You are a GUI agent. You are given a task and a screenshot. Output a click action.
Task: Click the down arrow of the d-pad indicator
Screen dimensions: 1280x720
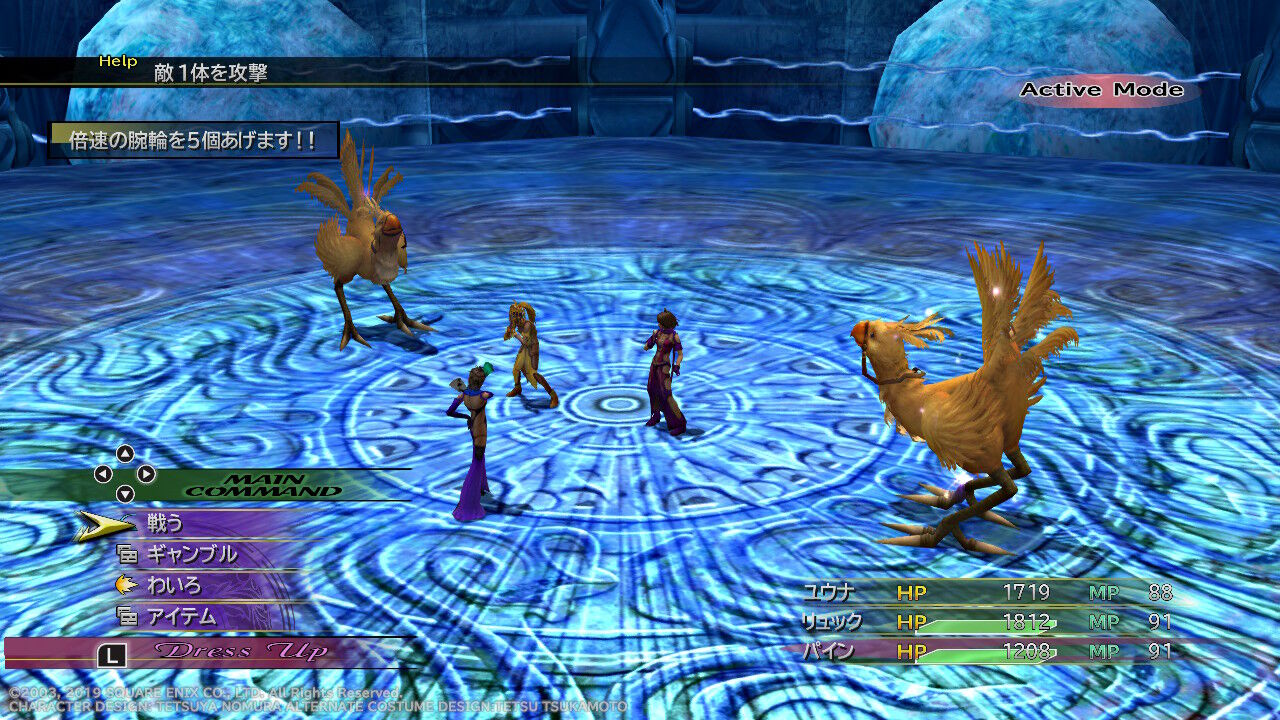click(x=124, y=493)
